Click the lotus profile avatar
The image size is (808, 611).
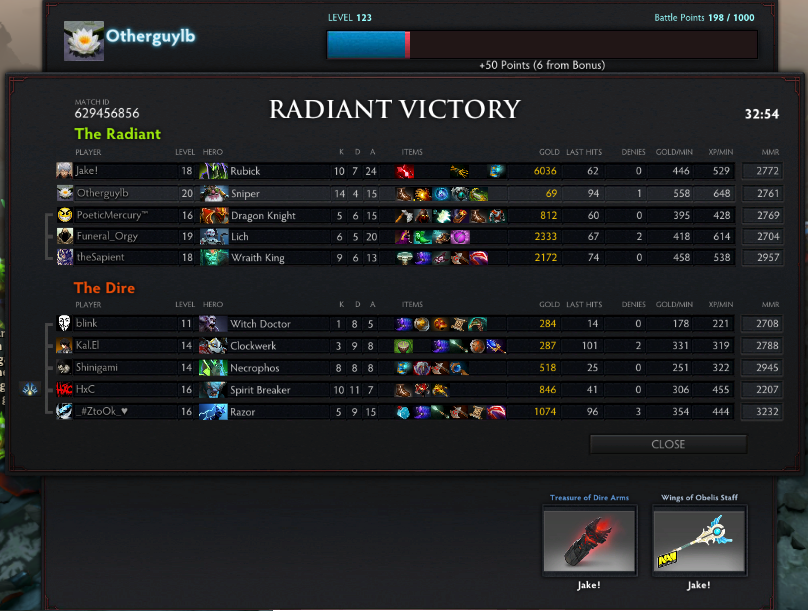coord(84,40)
